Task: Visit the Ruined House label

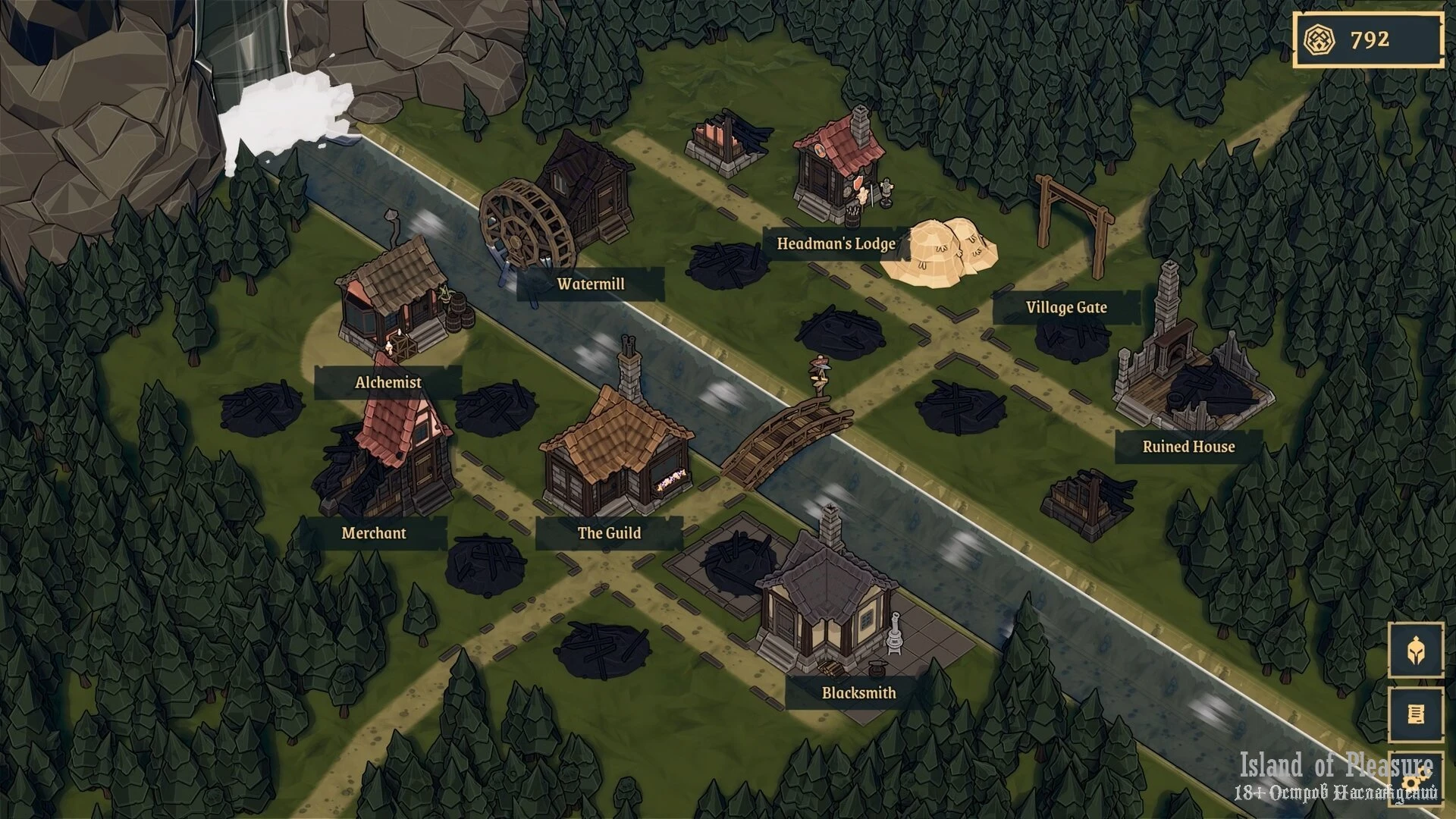Action: [1188, 447]
